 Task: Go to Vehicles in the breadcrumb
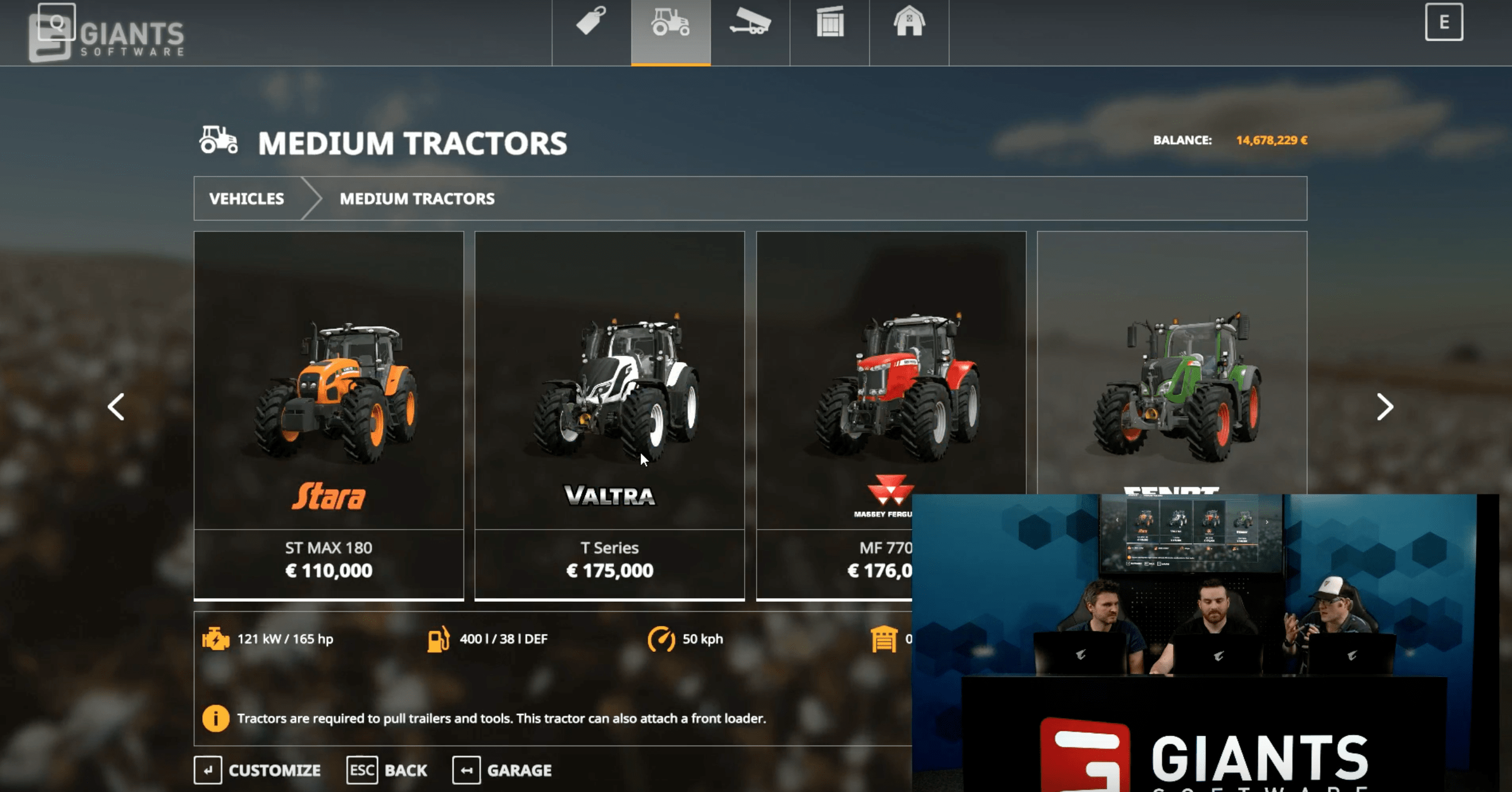point(246,199)
